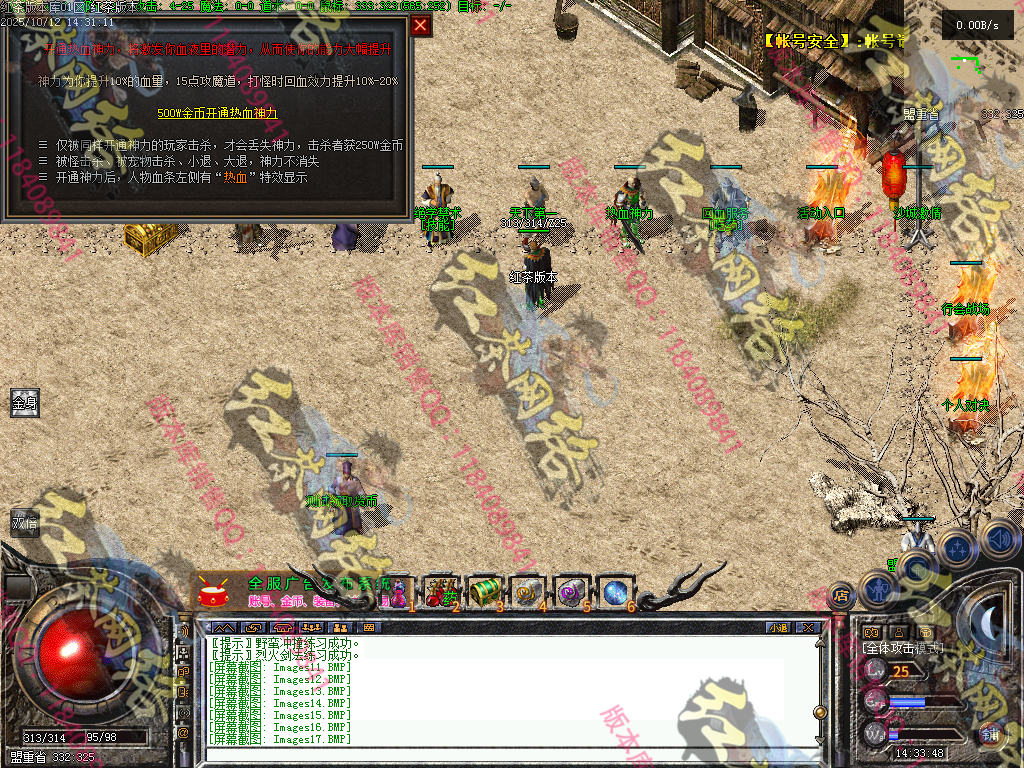
Task: Open the green treasure chest in slot 3
Action: 484,591
